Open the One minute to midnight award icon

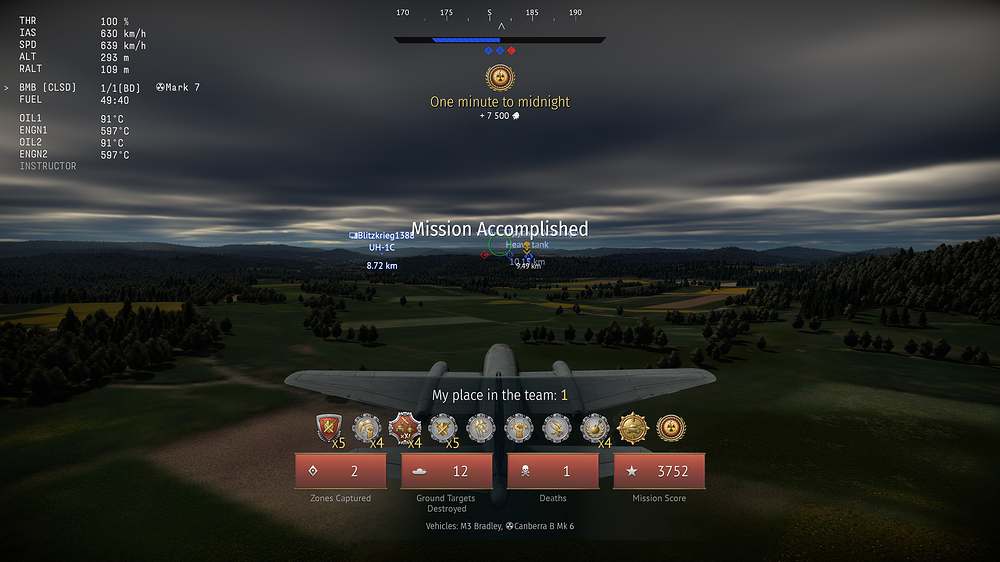tap(499, 78)
